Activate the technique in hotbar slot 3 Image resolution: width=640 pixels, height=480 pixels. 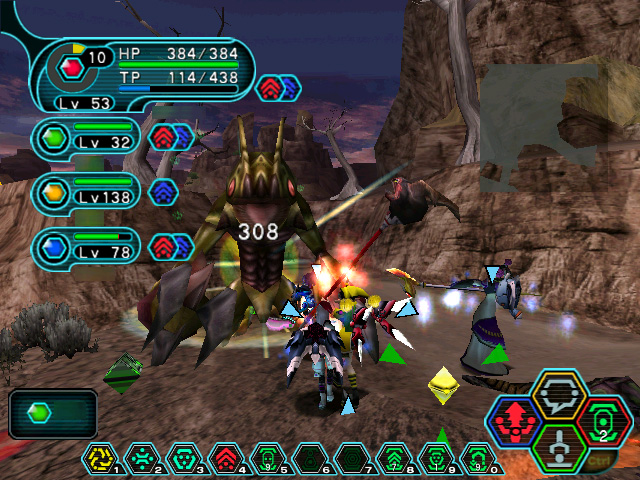(185, 459)
